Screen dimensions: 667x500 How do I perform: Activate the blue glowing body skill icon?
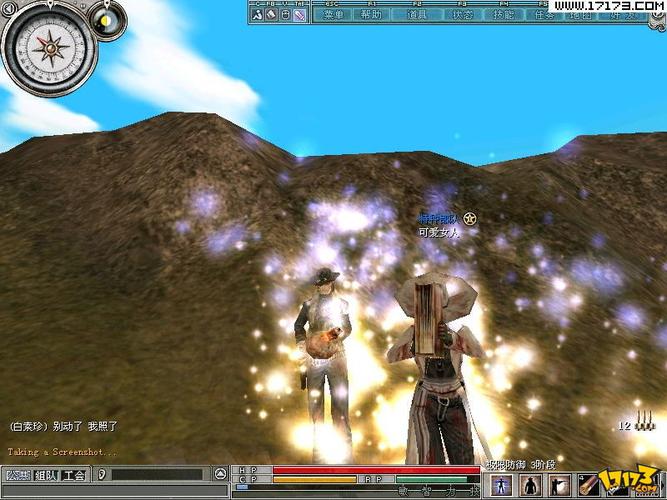pyautogui.click(x=500, y=485)
